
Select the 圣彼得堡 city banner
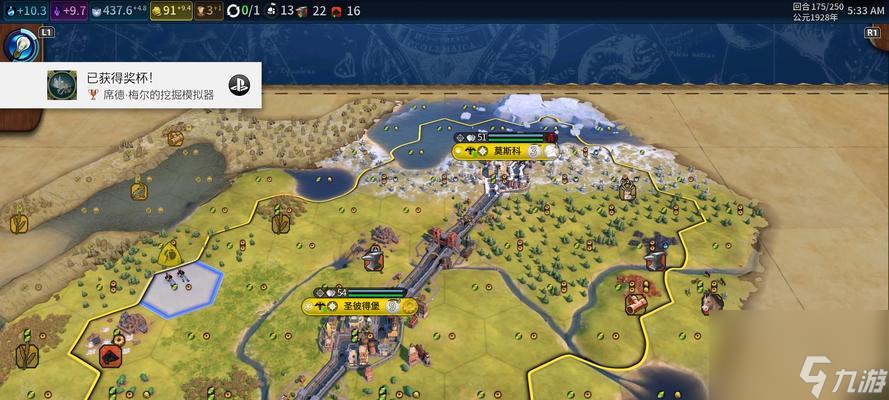[358, 306]
